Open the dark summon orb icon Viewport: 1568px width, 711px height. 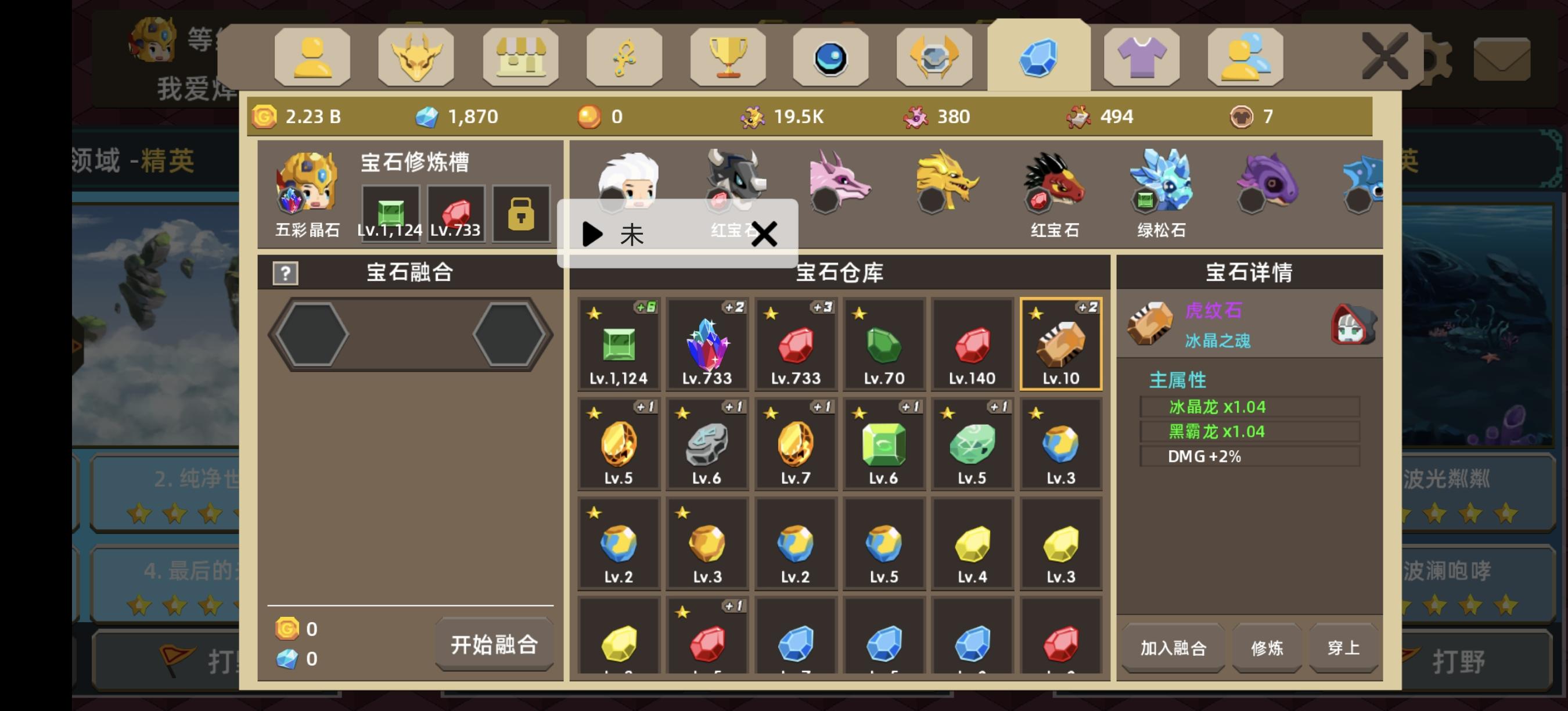pos(831,56)
